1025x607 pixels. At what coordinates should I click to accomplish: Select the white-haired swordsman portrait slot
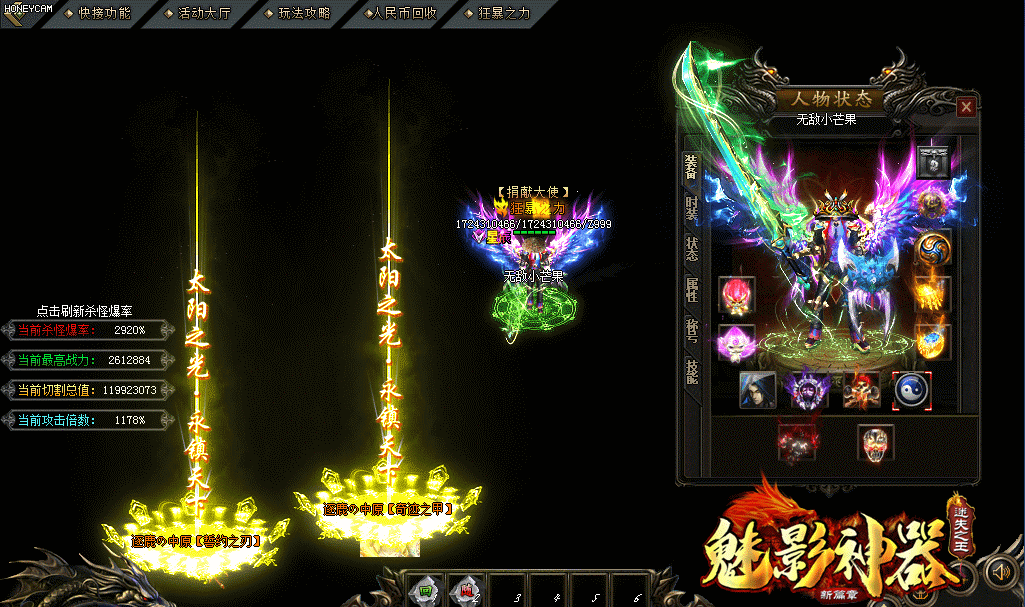pos(757,390)
